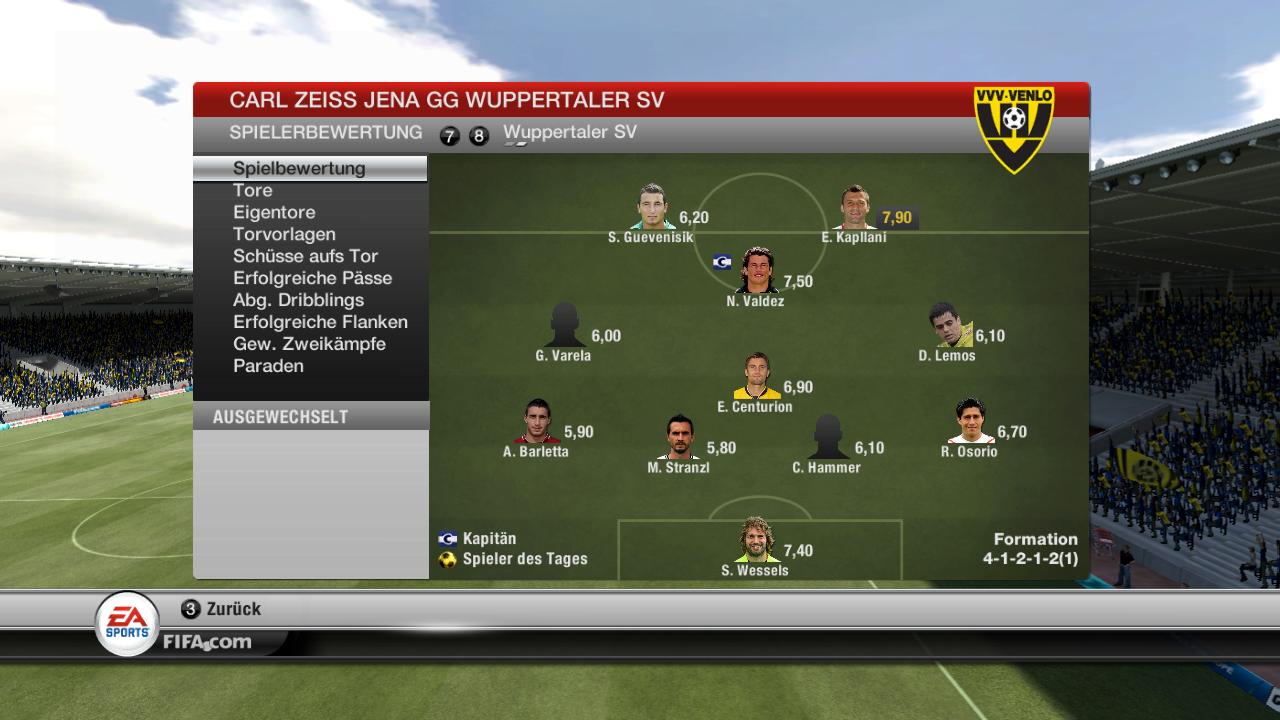Click player M. Stranzl's portrait

[x=680, y=438]
